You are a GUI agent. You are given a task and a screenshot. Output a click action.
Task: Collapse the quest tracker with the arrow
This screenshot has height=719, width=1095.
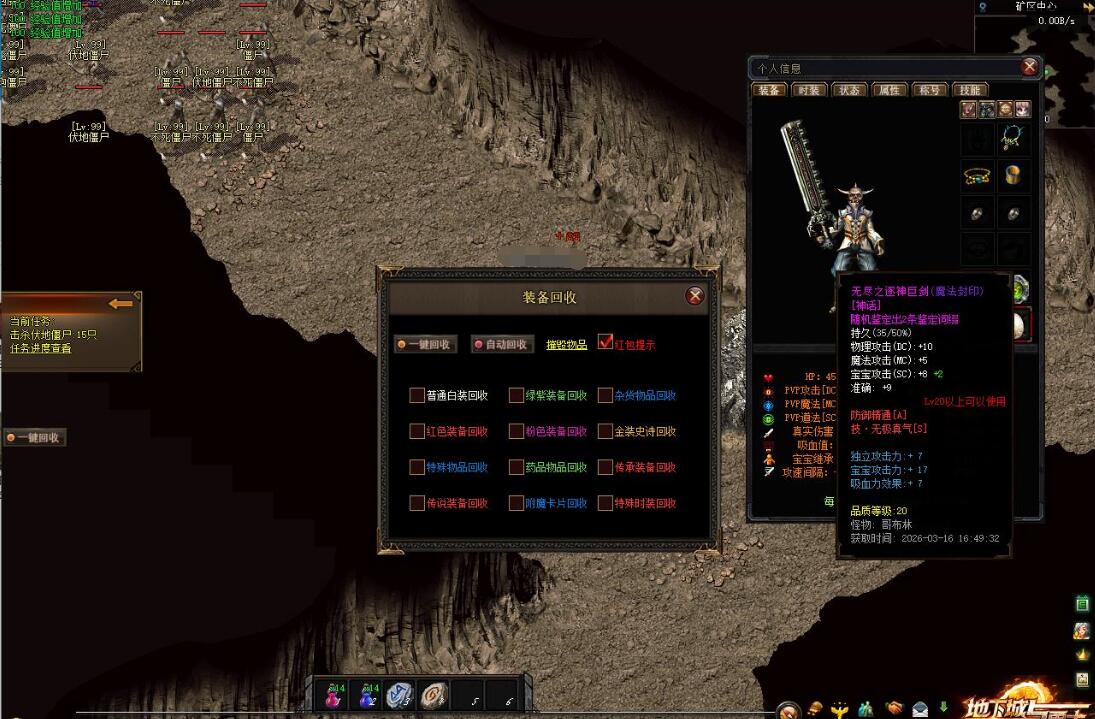[x=121, y=303]
